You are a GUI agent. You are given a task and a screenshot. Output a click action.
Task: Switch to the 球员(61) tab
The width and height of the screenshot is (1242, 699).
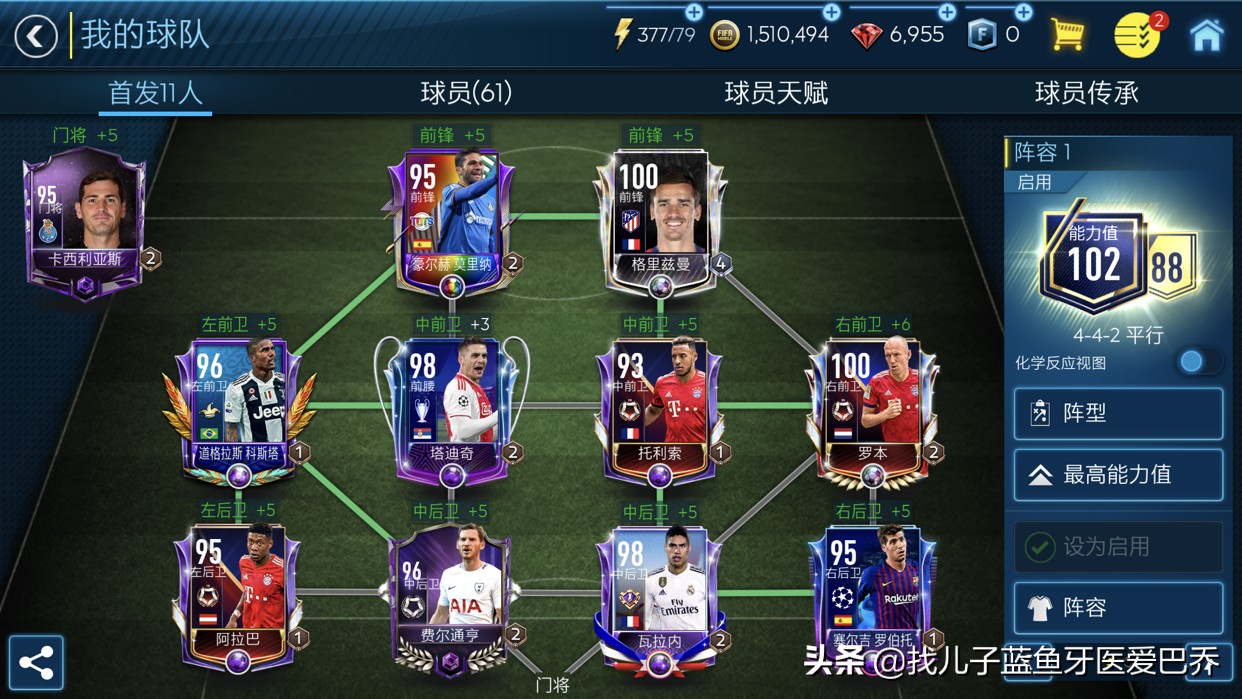pyautogui.click(x=466, y=93)
